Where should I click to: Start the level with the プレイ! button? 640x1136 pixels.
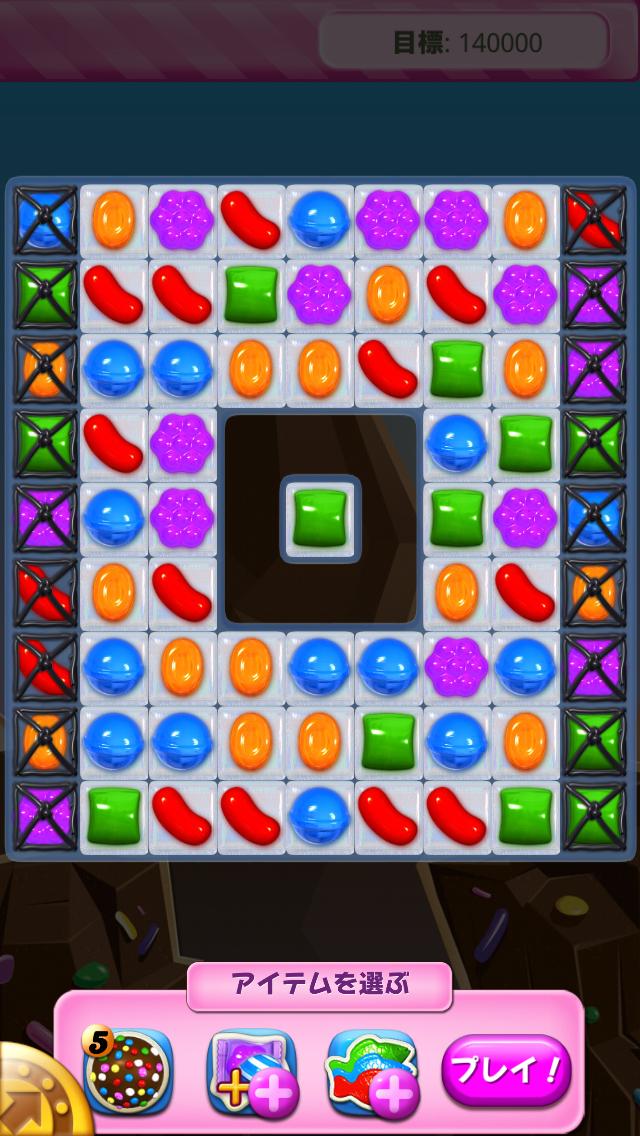point(506,1071)
